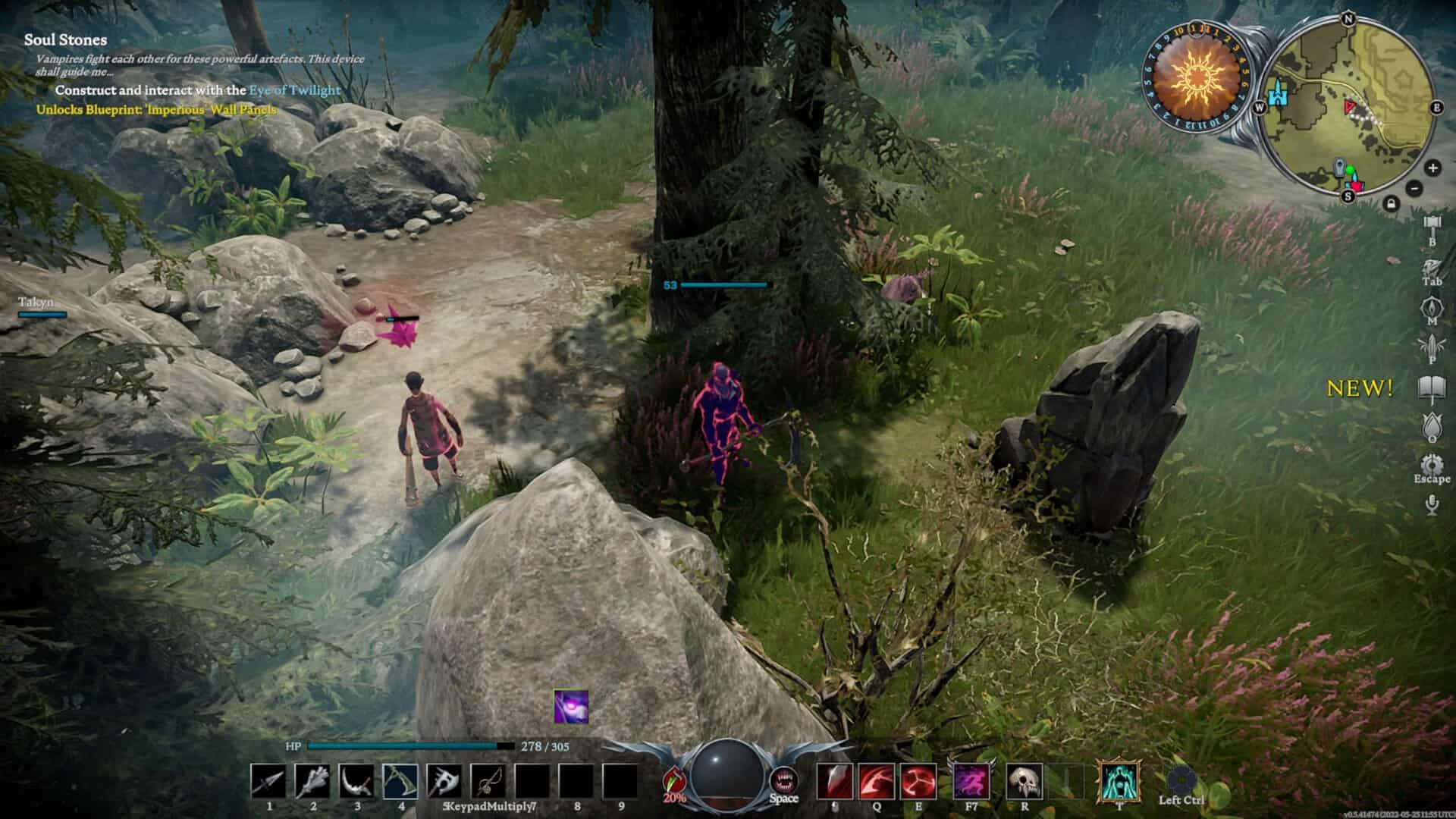Open the journal book icon in the sidebar

point(1432,387)
